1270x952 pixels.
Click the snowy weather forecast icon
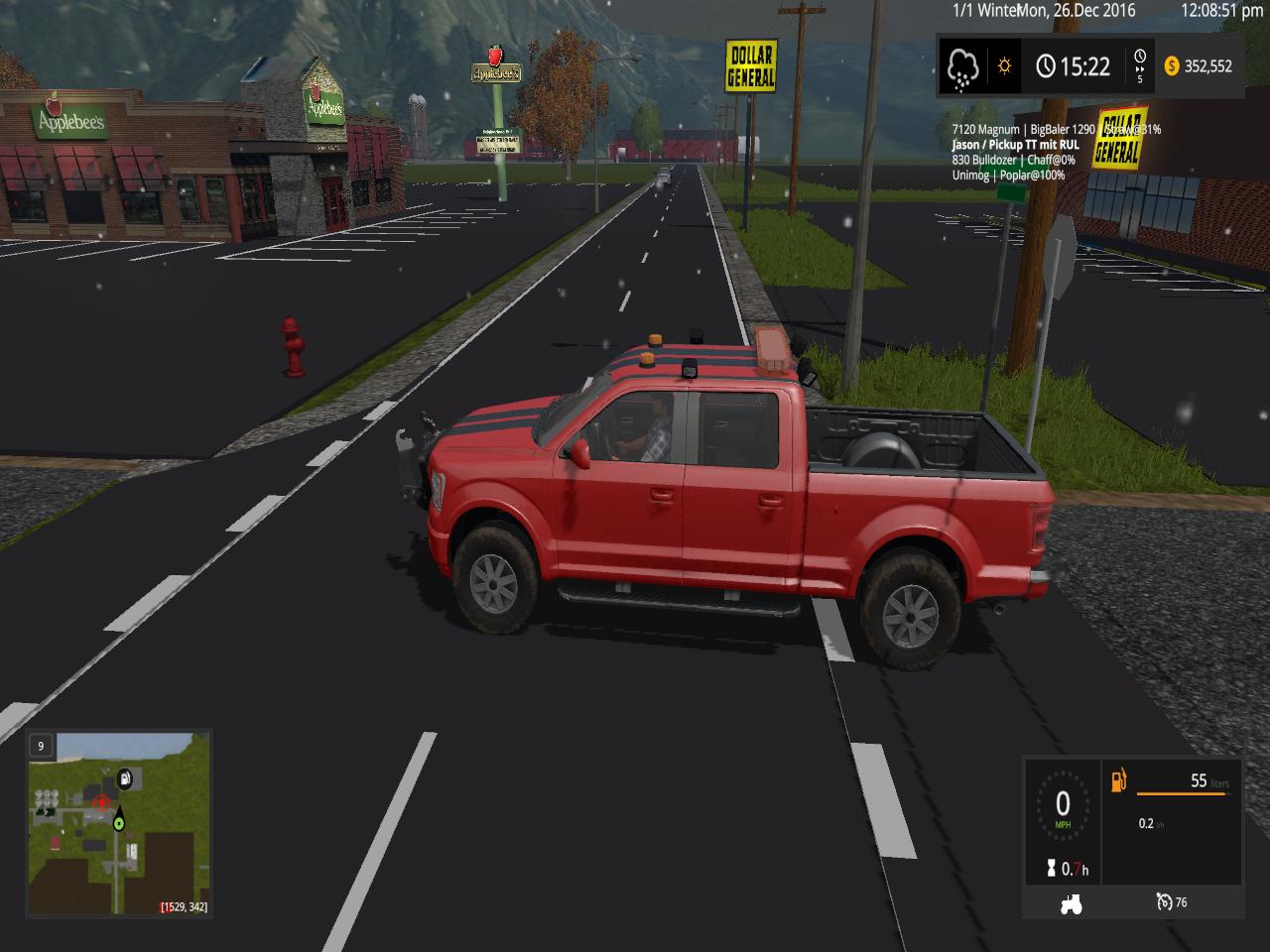963,66
